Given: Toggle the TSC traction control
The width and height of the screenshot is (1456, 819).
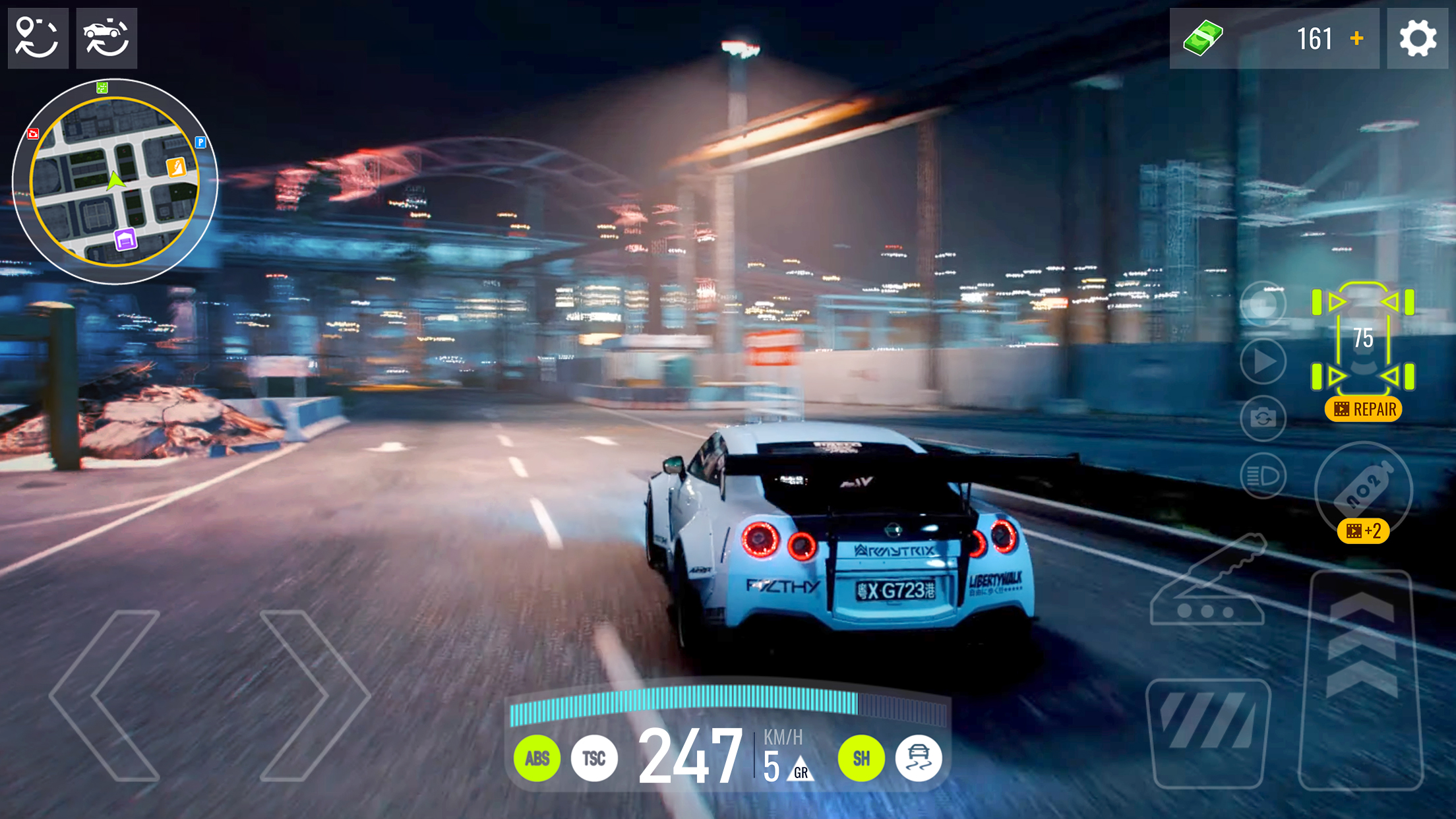Looking at the screenshot, I should (x=593, y=758).
